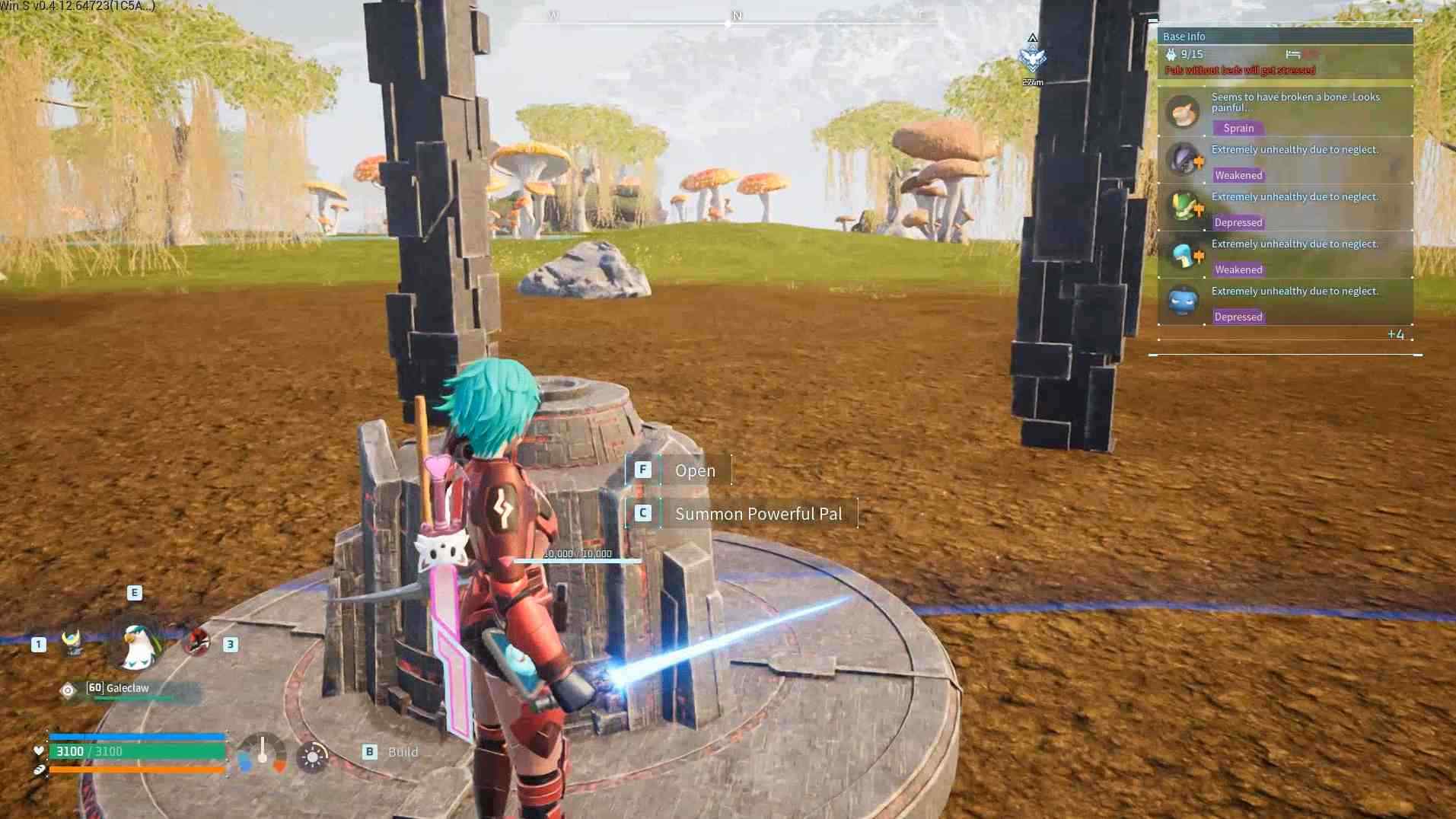Click the temperature gauge icon
This screenshot has width=1456, height=819.
263,754
